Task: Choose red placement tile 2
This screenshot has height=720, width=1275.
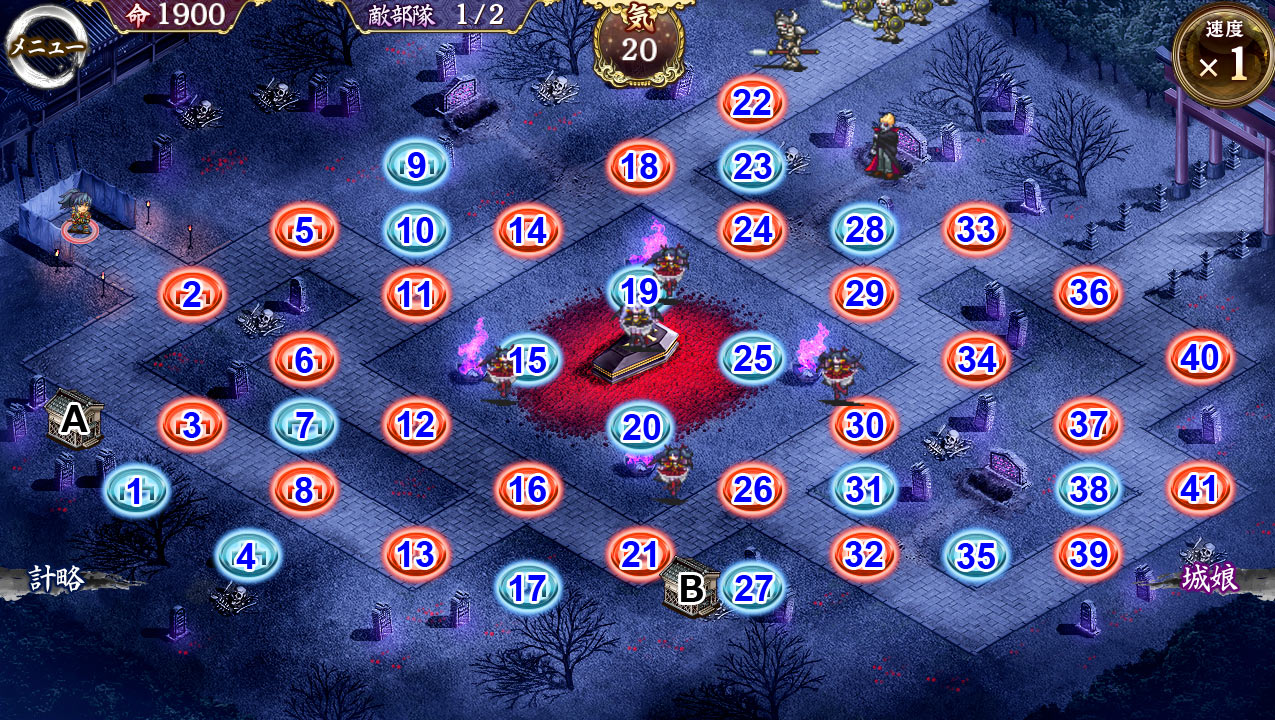Action: pos(192,295)
